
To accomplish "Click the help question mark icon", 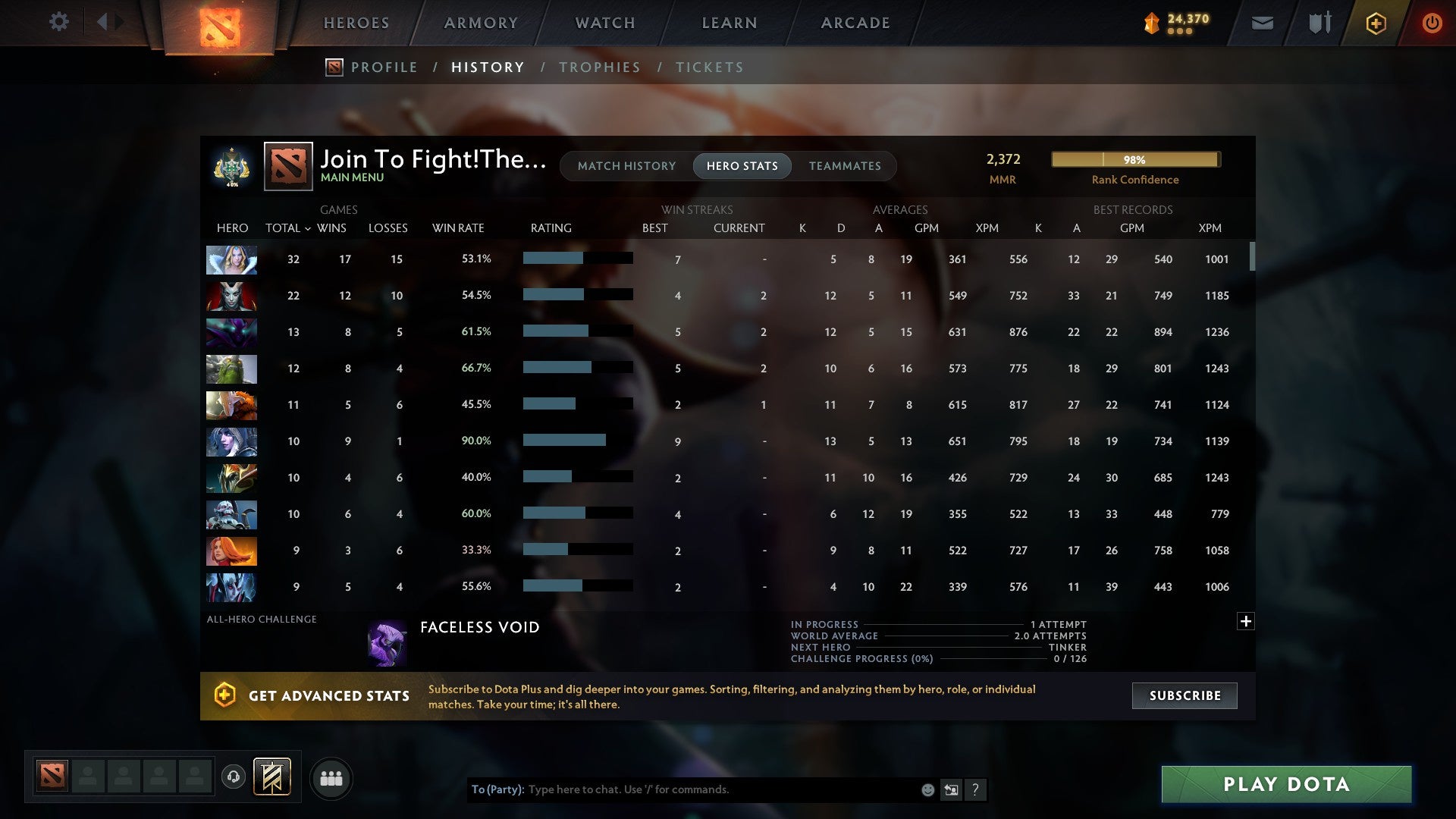I will (x=977, y=789).
